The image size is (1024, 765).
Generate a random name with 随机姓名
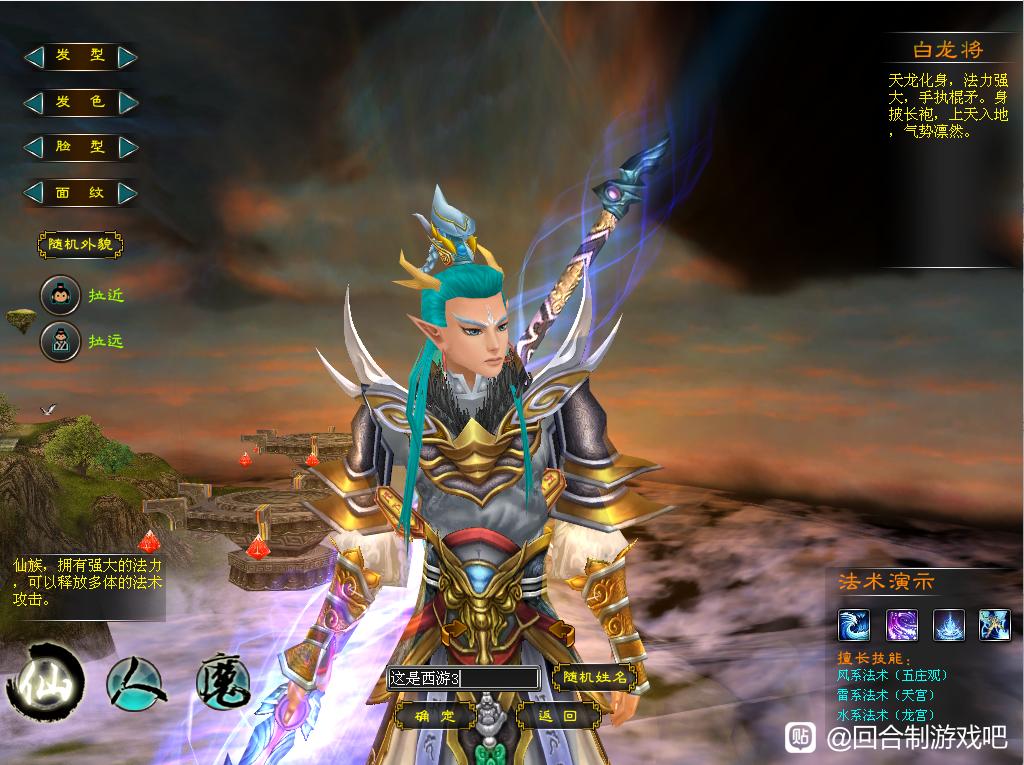coord(594,677)
